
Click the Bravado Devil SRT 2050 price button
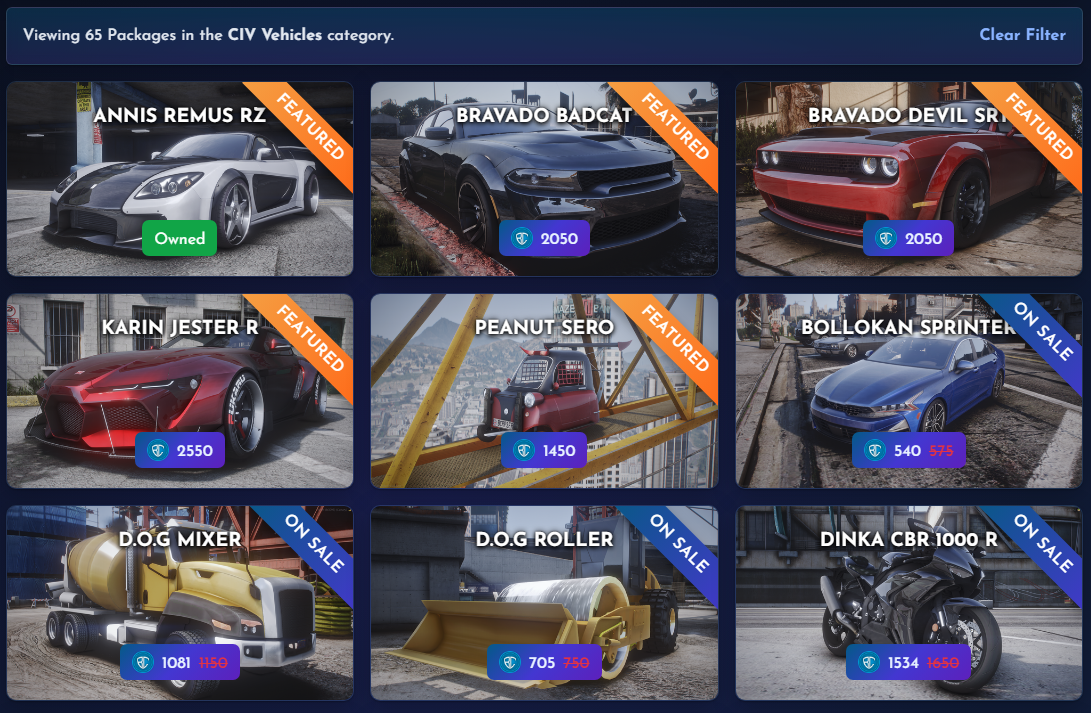(908, 239)
